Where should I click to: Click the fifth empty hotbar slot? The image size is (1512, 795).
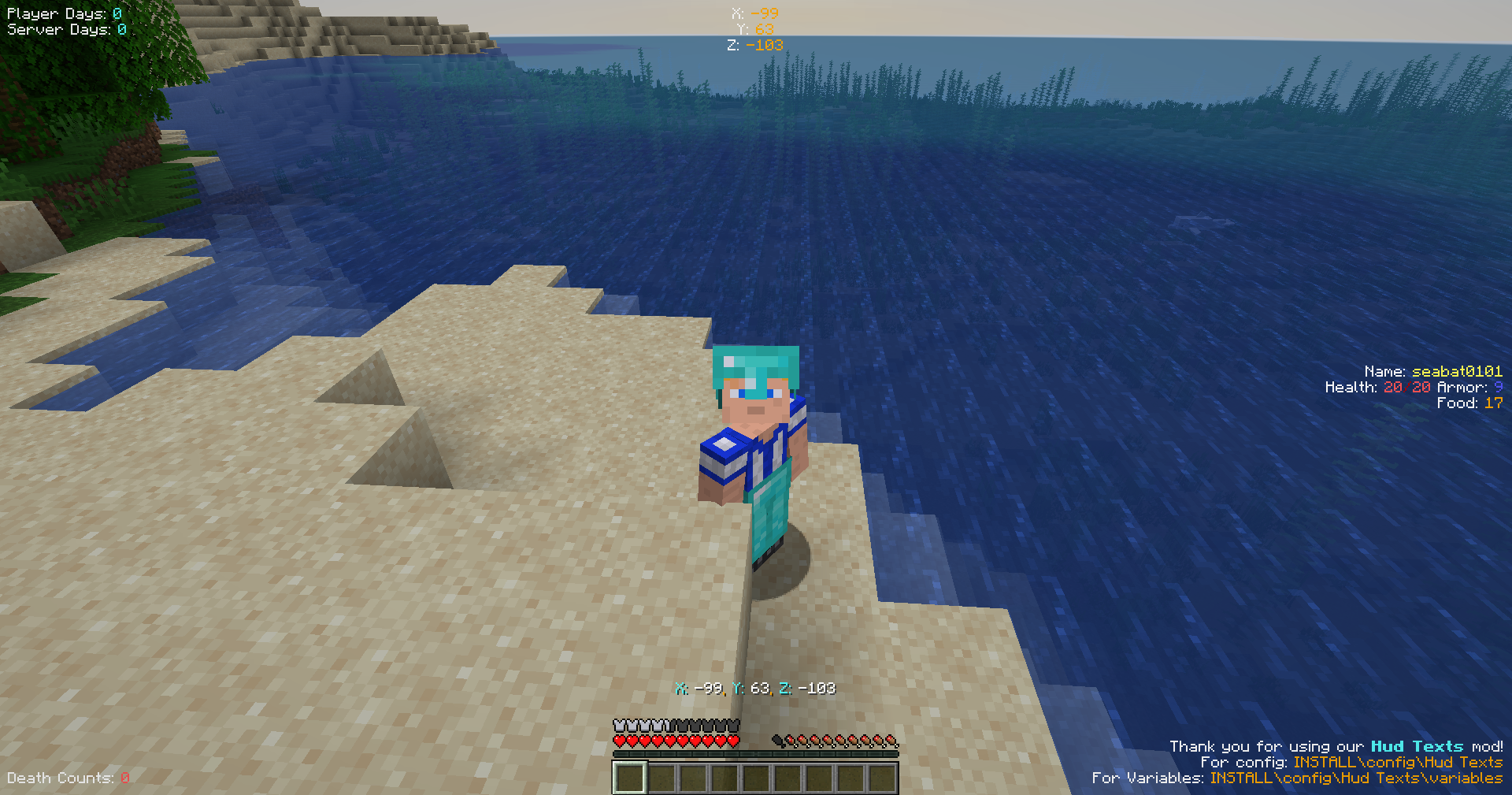756,778
